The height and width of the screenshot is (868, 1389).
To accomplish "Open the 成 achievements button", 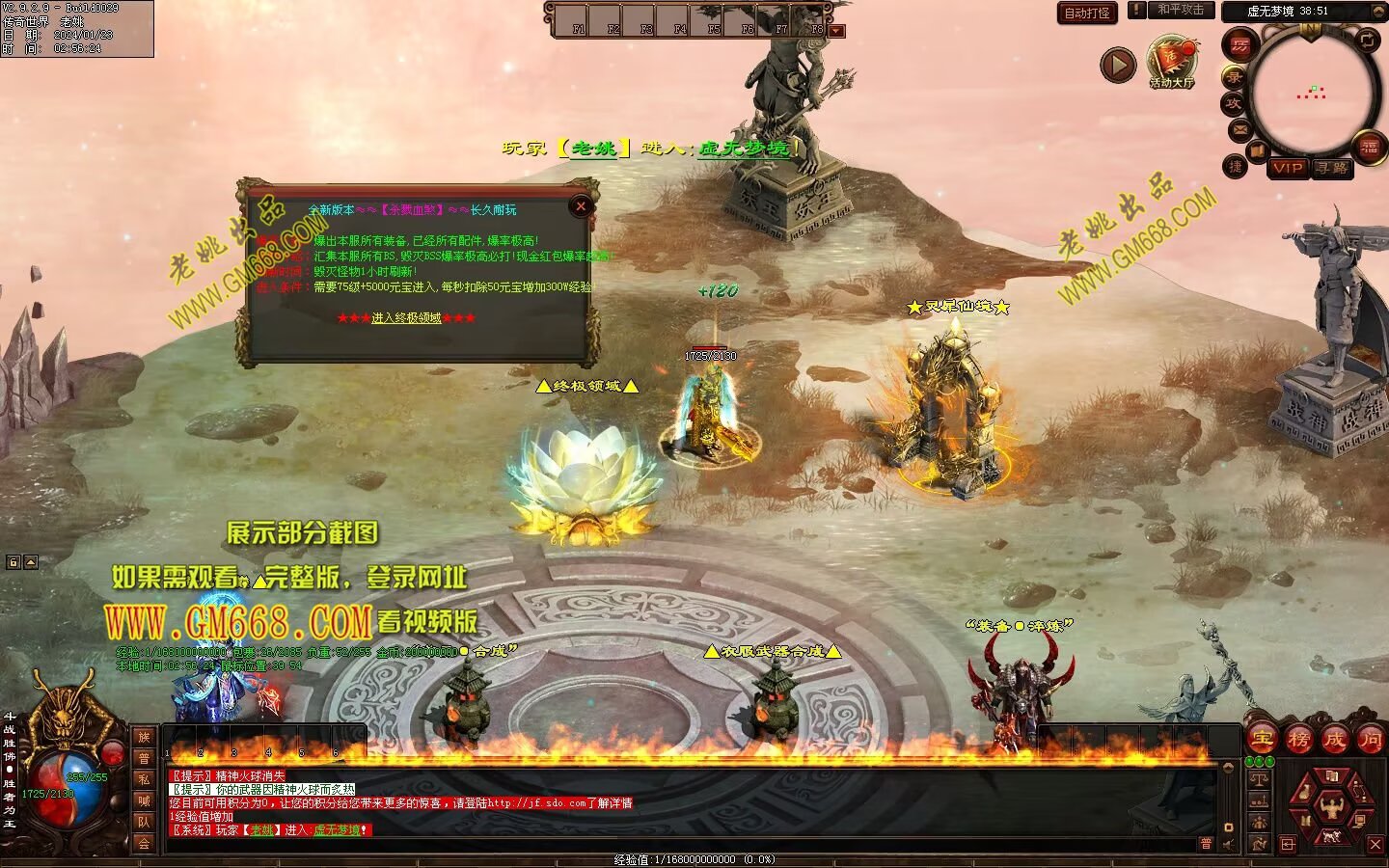I will pos(1334,739).
